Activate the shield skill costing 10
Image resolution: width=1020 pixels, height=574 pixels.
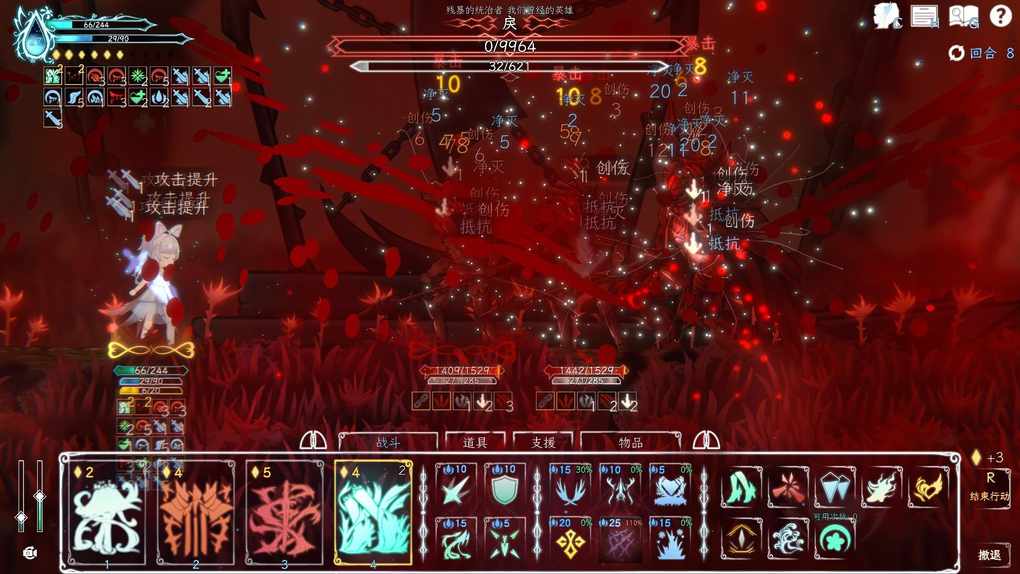pos(504,485)
